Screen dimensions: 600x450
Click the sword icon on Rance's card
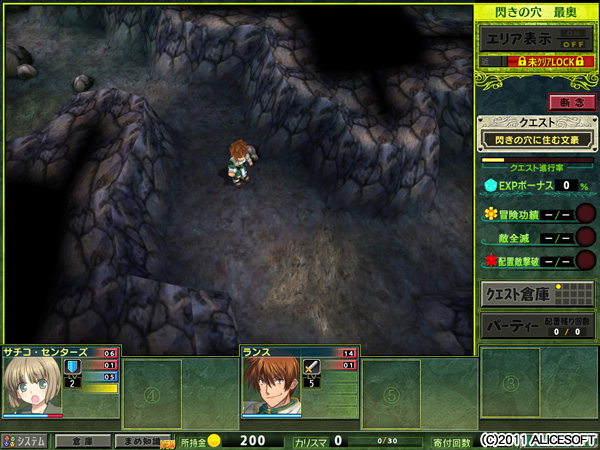(310, 367)
